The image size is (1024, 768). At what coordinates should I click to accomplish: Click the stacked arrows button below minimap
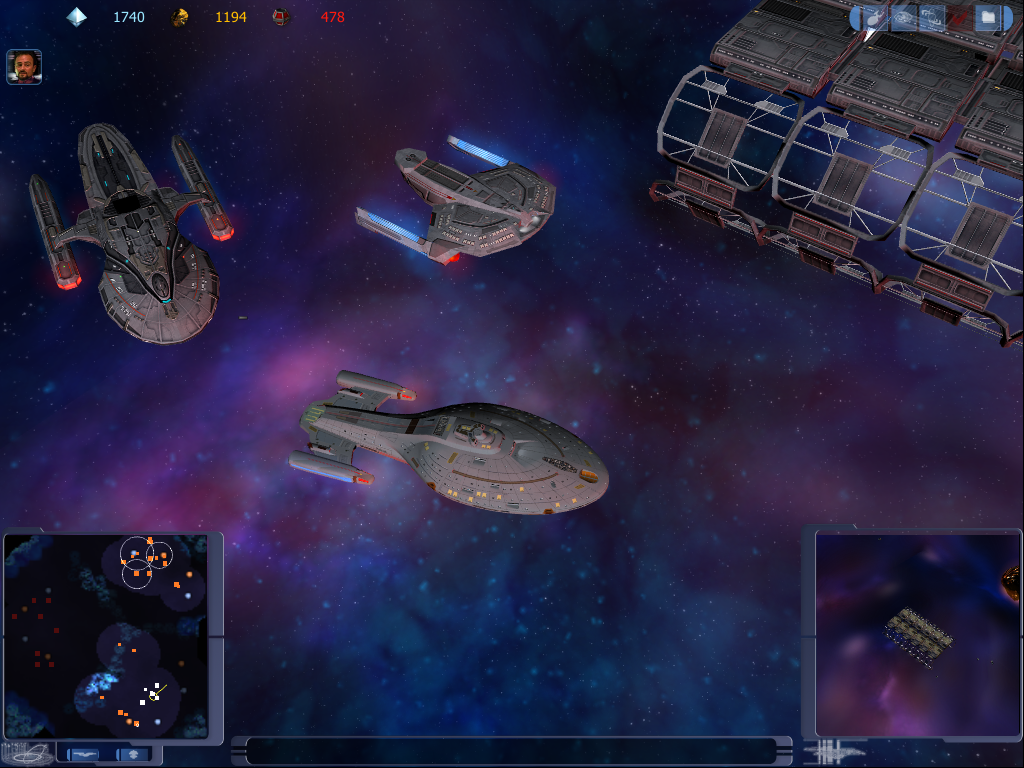132,754
